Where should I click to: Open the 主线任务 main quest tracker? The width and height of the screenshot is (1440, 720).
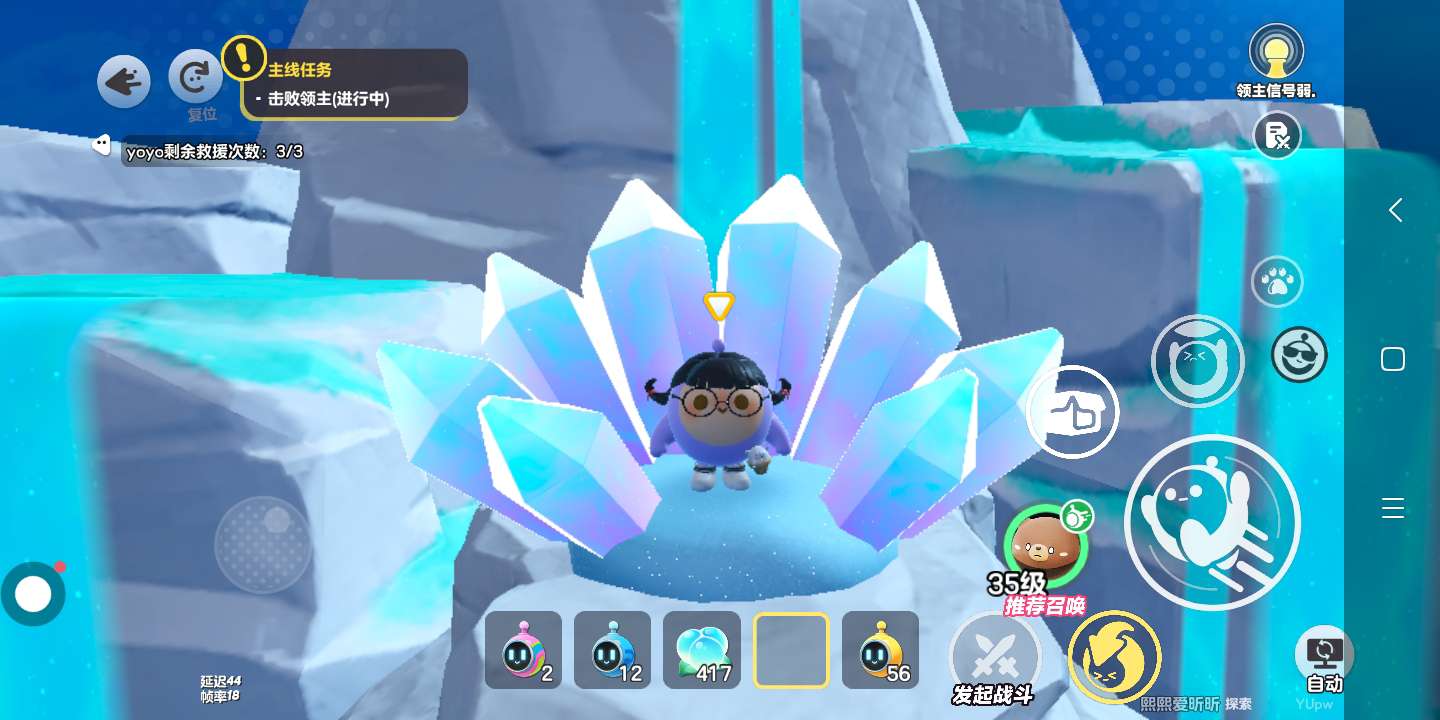click(355, 85)
